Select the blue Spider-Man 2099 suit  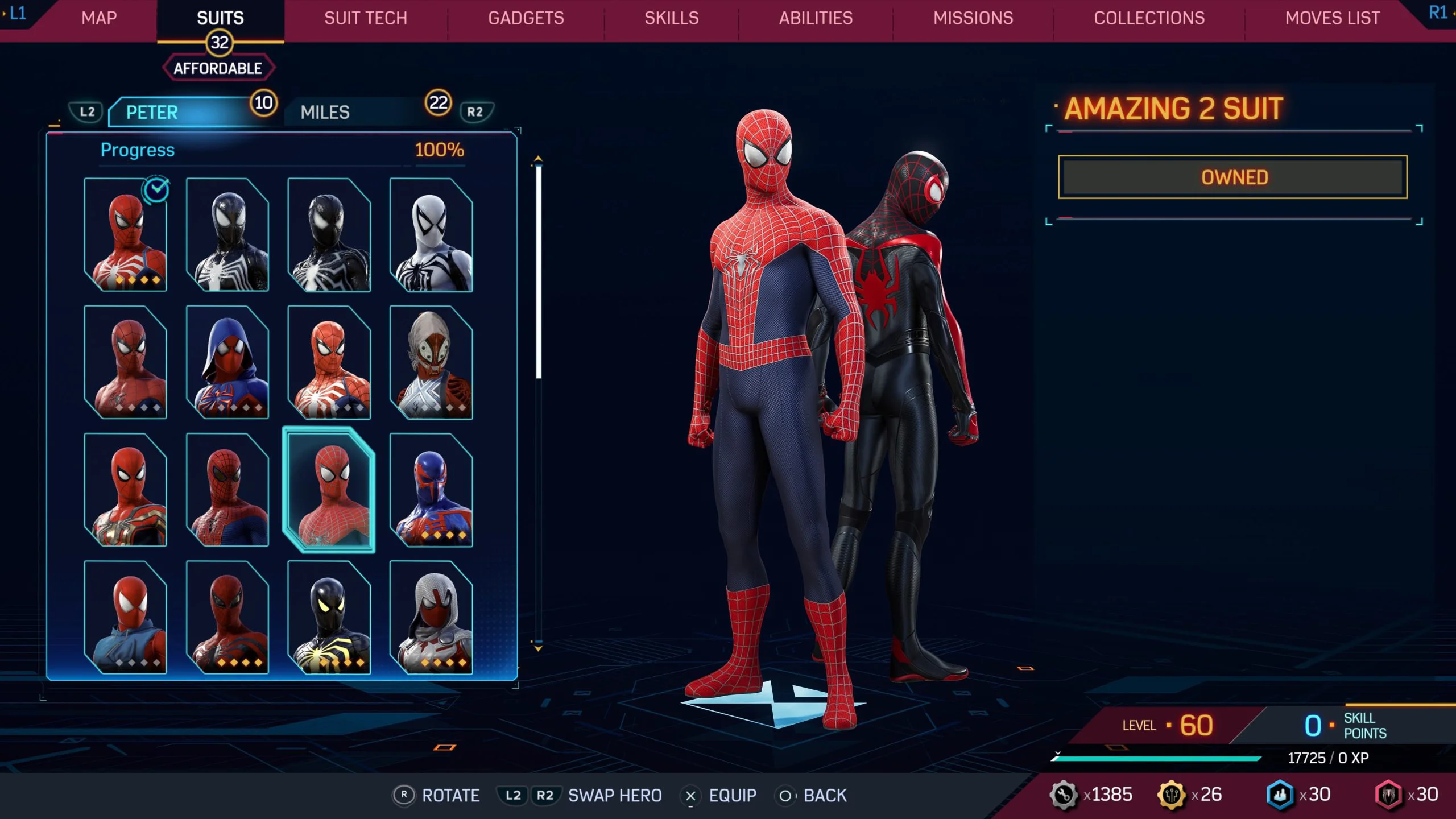[431, 490]
